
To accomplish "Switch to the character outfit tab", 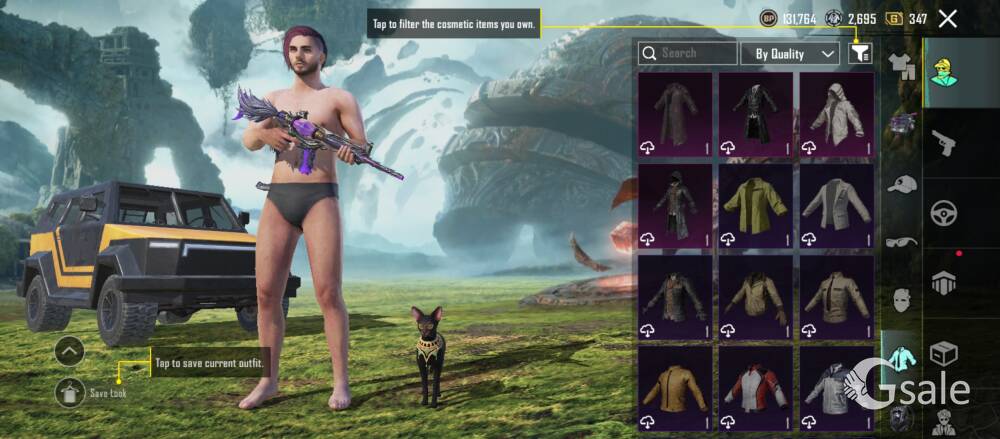I will pyautogui.click(x=943, y=74).
